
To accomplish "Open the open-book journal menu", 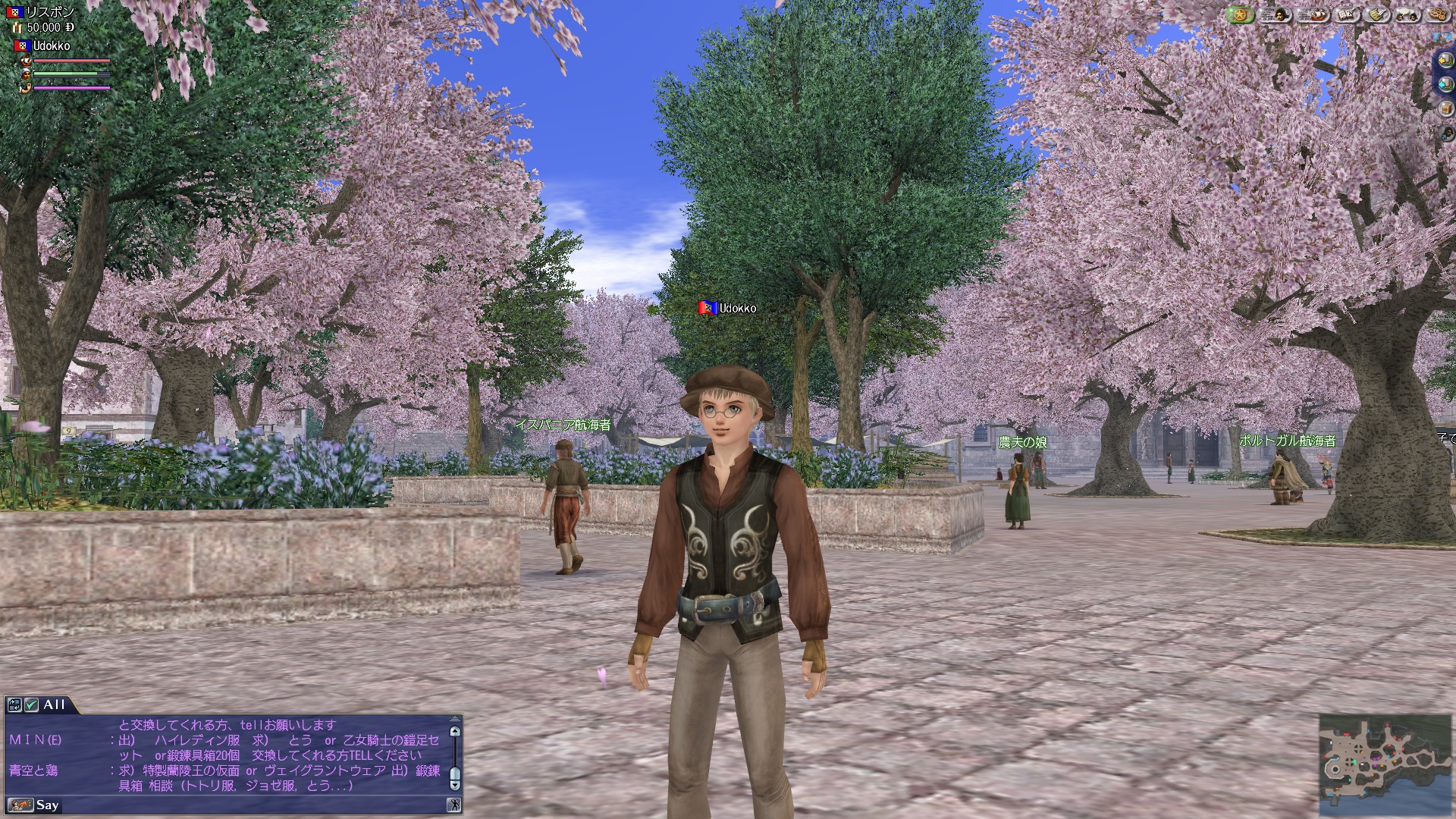I will (x=1348, y=14).
